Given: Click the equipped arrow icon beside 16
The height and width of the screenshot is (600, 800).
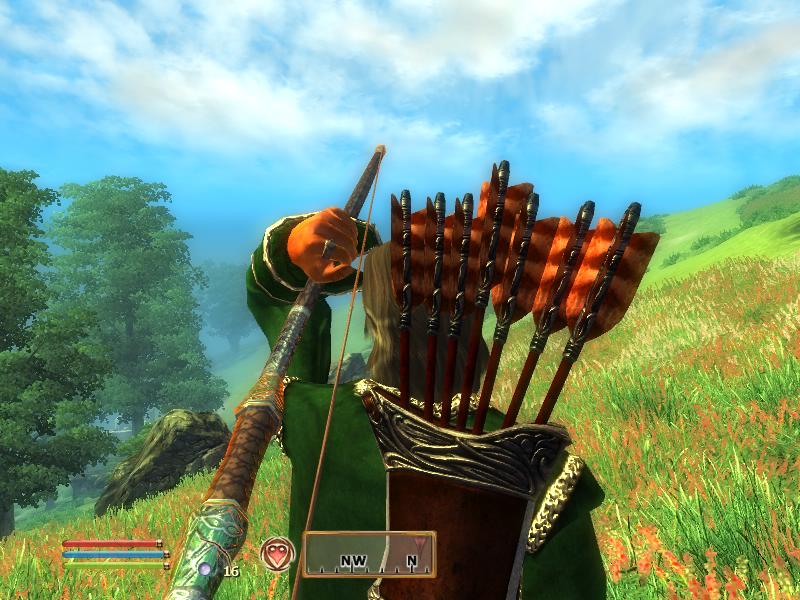Looking at the screenshot, I should point(205,569).
